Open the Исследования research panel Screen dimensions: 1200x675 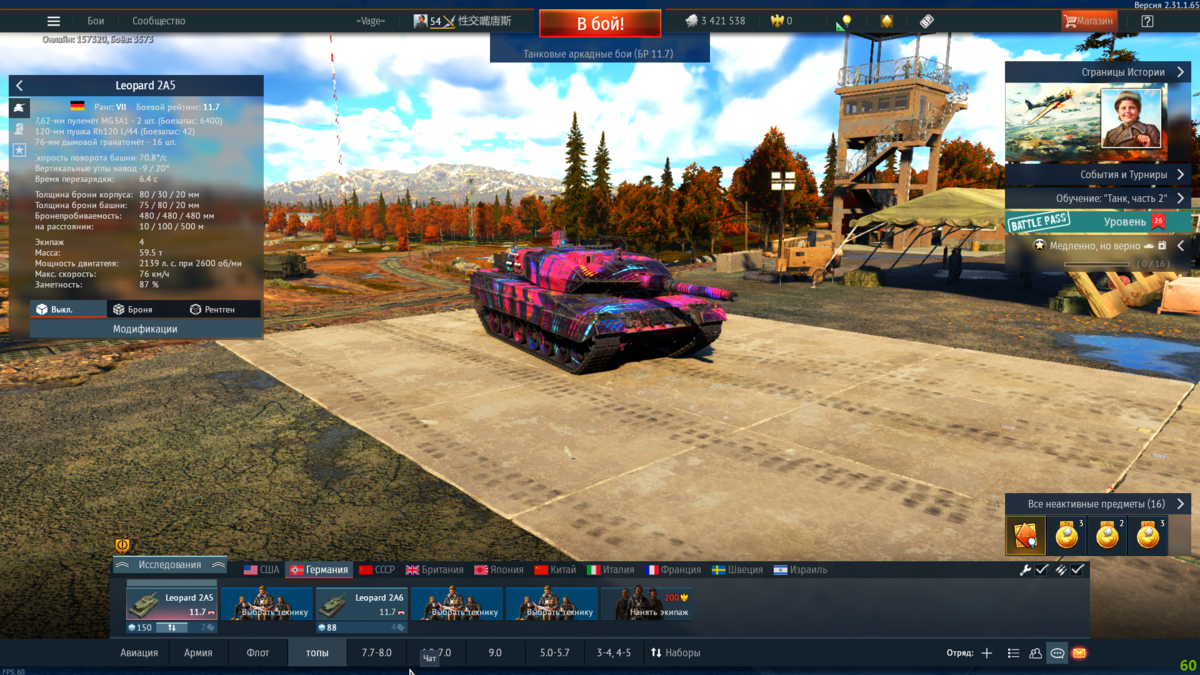click(x=169, y=565)
